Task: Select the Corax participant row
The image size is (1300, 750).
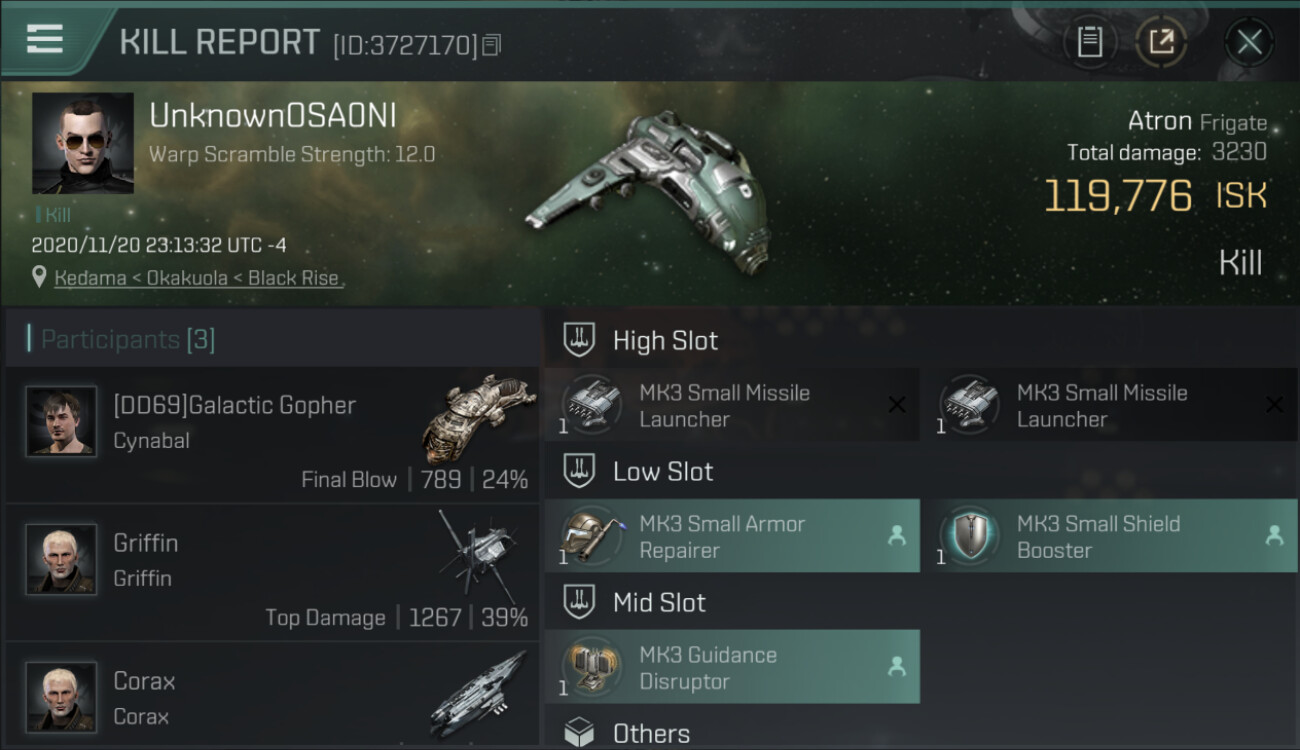Action: [x=272, y=697]
